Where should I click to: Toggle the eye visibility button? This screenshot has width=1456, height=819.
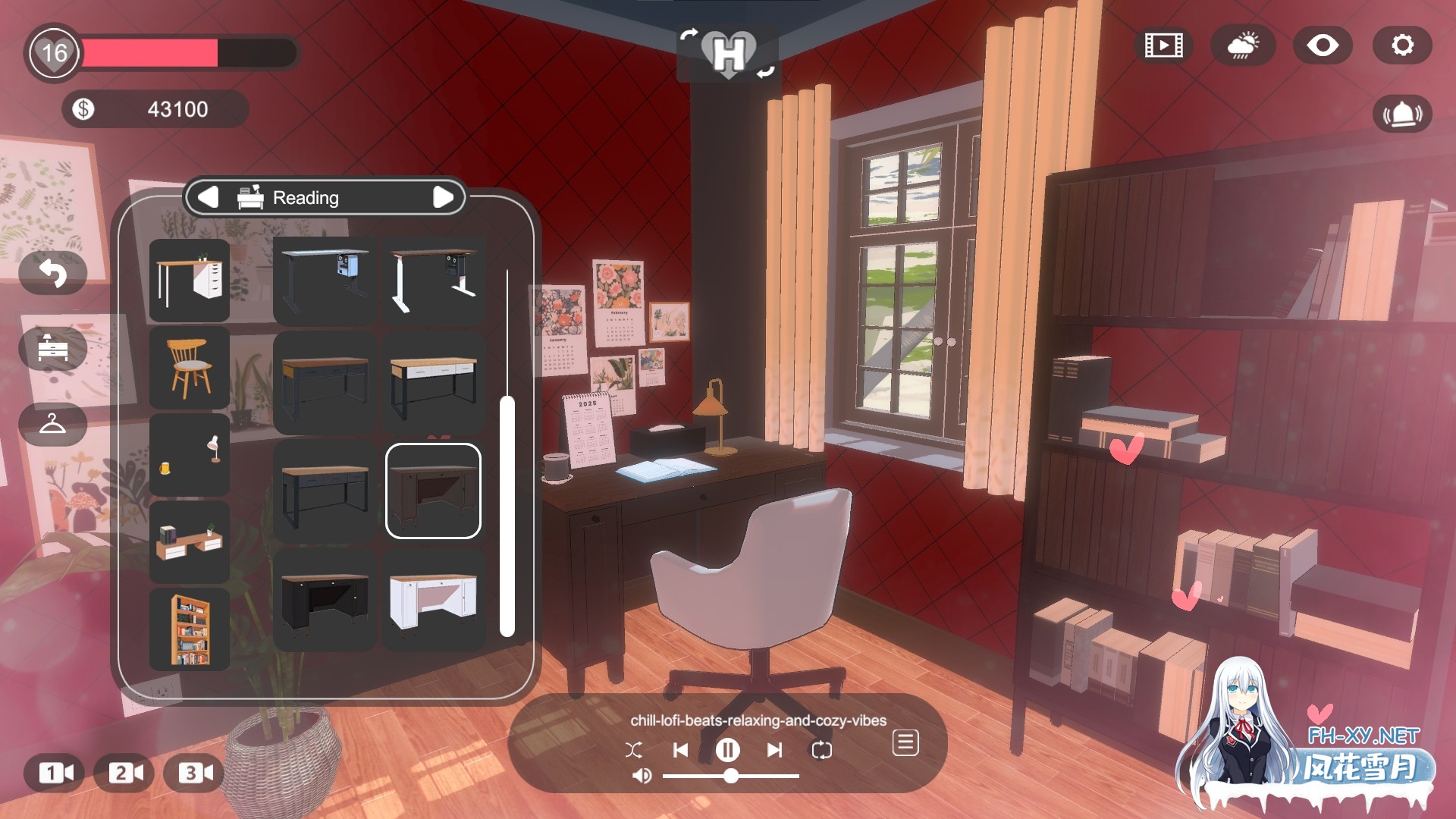(x=1322, y=45)
